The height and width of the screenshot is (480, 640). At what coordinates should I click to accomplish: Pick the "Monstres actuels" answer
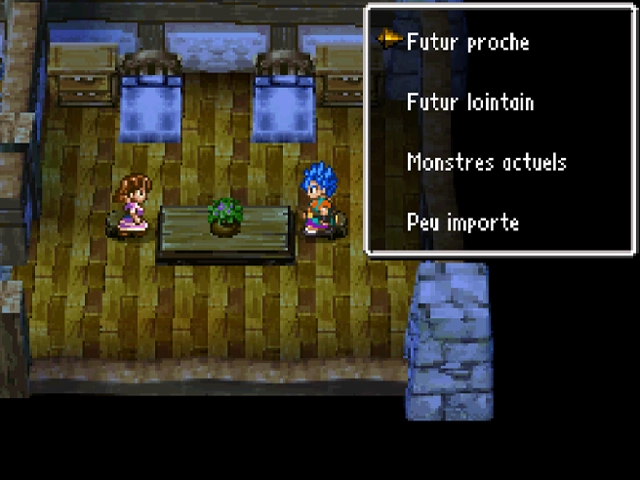click(x=486, y=162)
